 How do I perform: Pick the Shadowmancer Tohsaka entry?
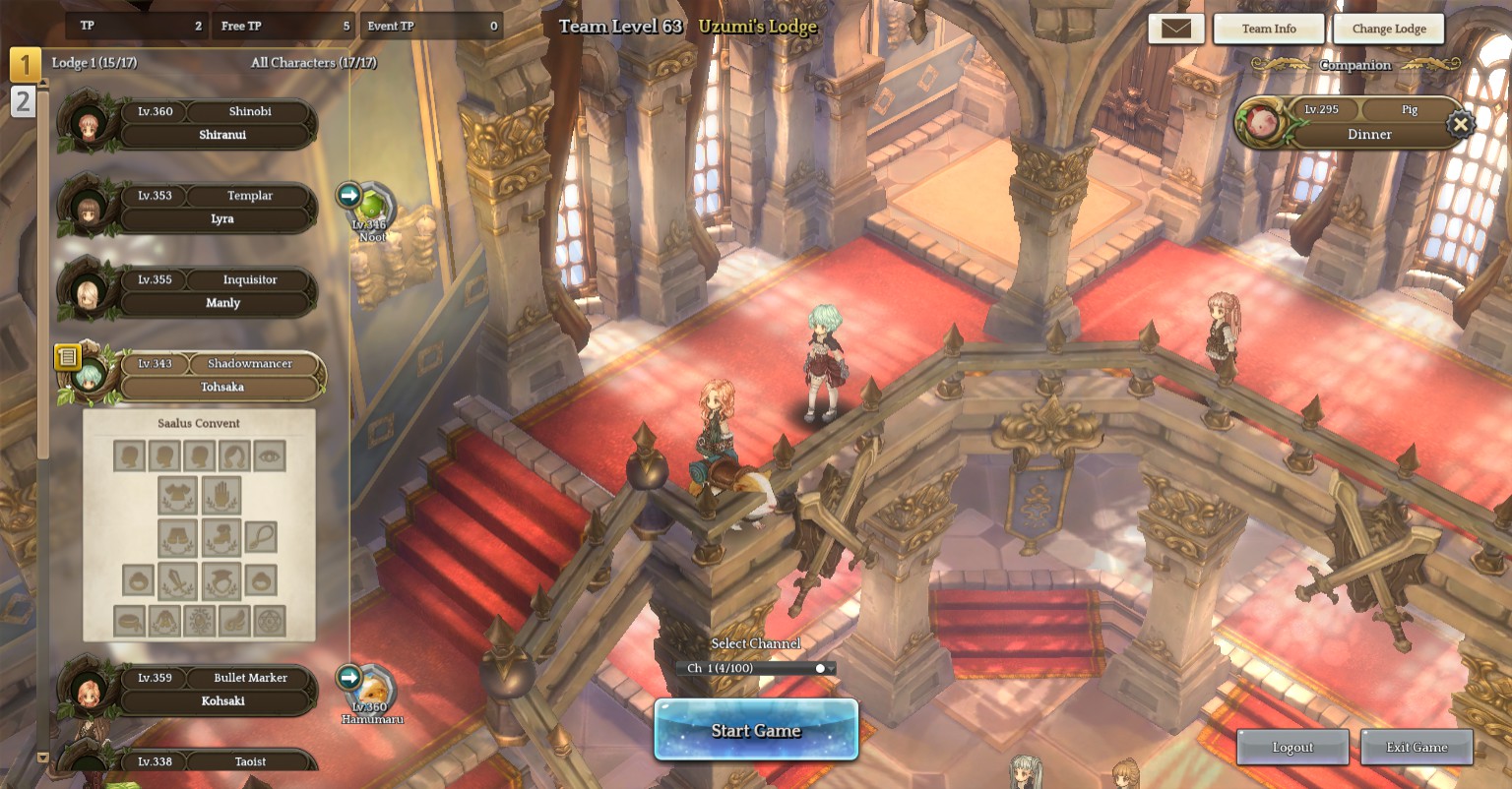220,376
